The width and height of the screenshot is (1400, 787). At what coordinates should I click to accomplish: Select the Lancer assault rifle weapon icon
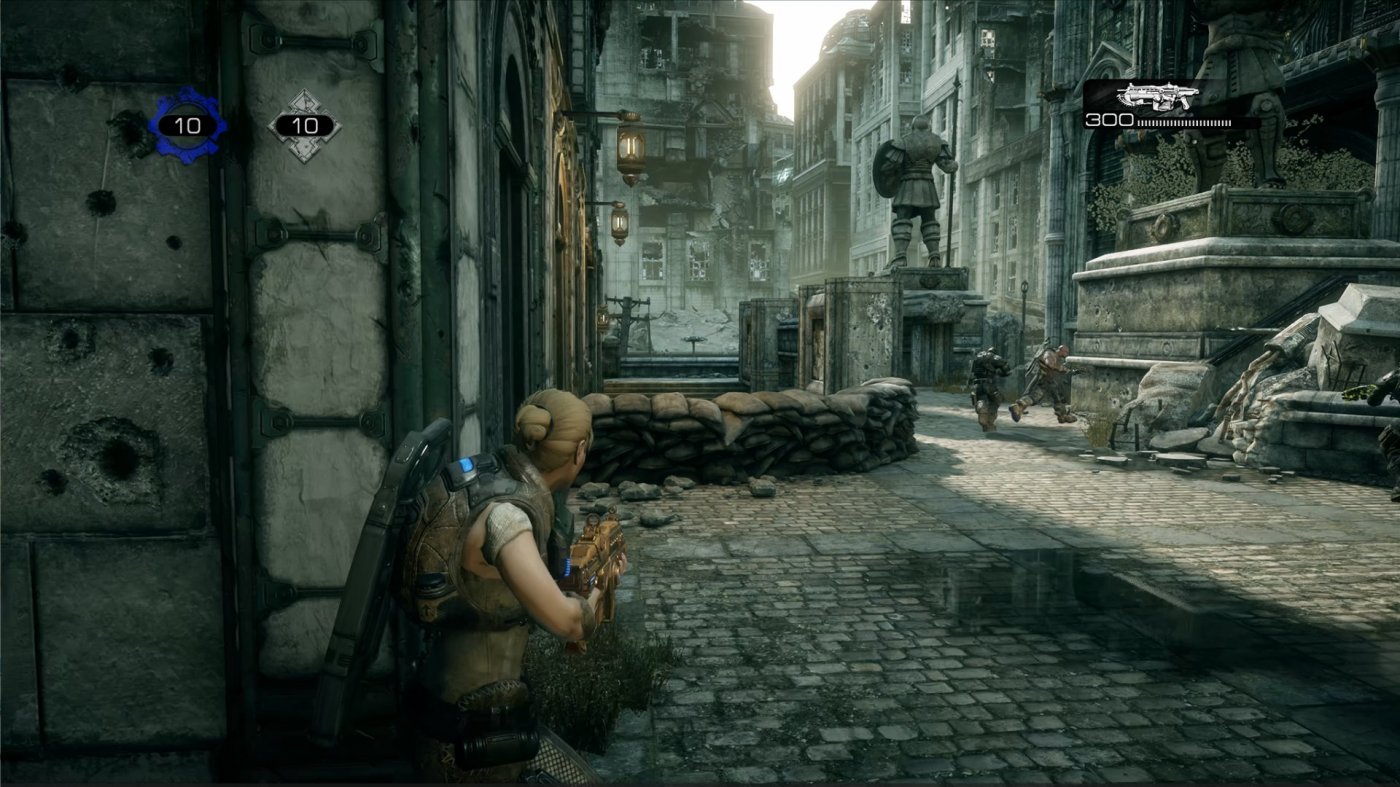[x=1157, y=95]
